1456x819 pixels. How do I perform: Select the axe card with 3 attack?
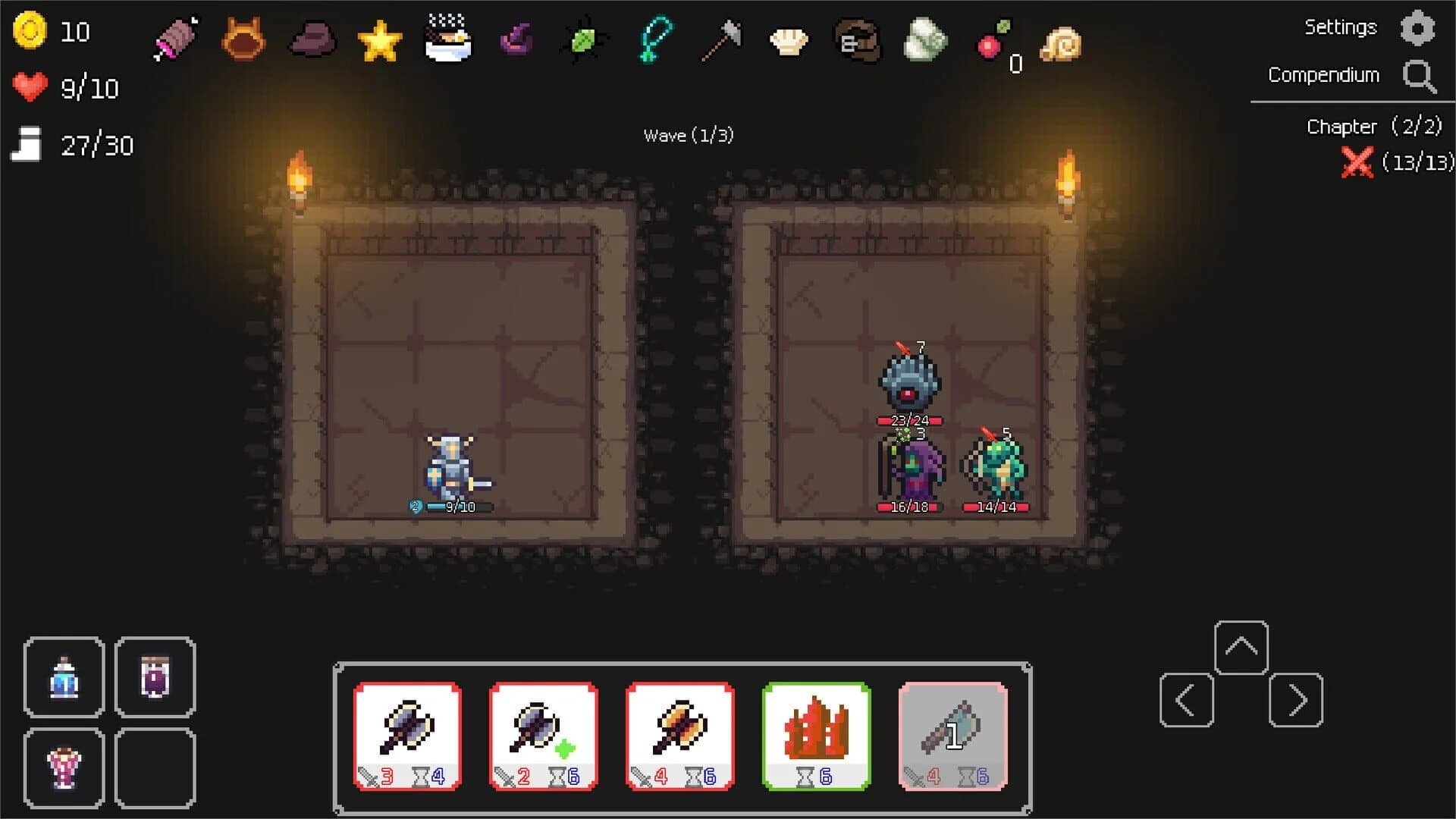point(407,734)
